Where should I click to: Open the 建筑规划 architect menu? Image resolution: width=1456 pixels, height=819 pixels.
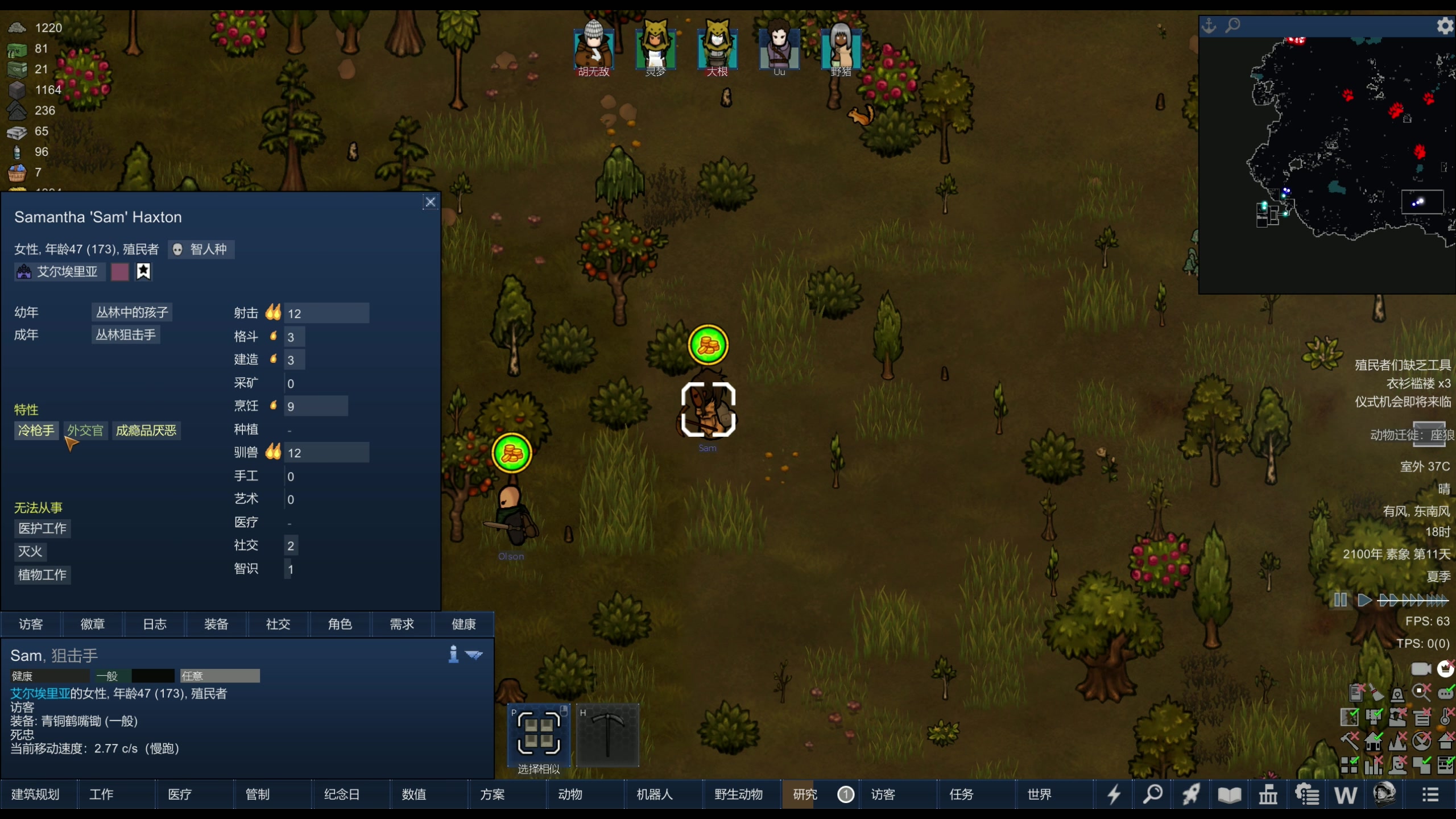[35, 794]
